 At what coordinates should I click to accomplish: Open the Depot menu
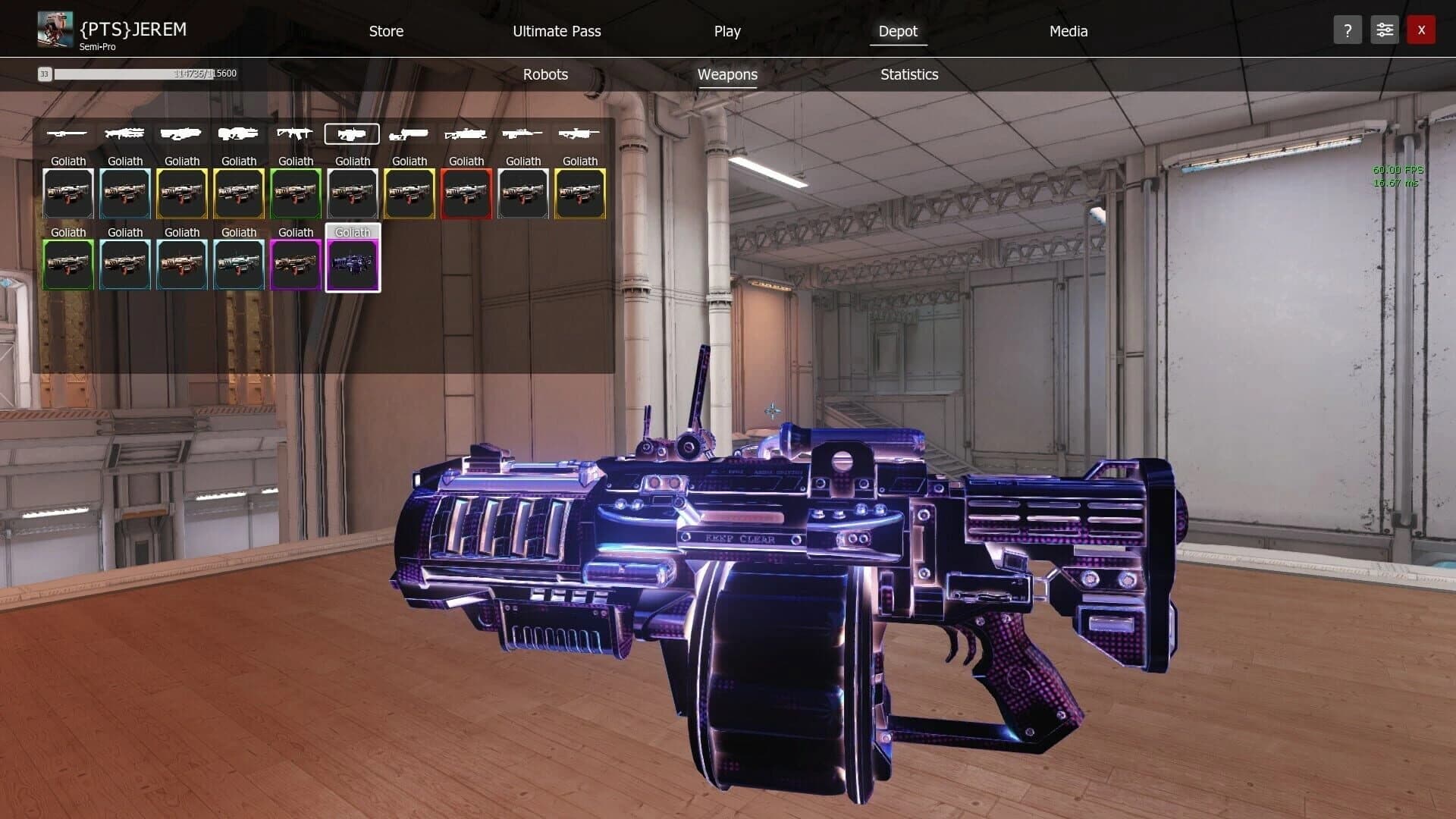pyautogui.click(x=898, y=31)
